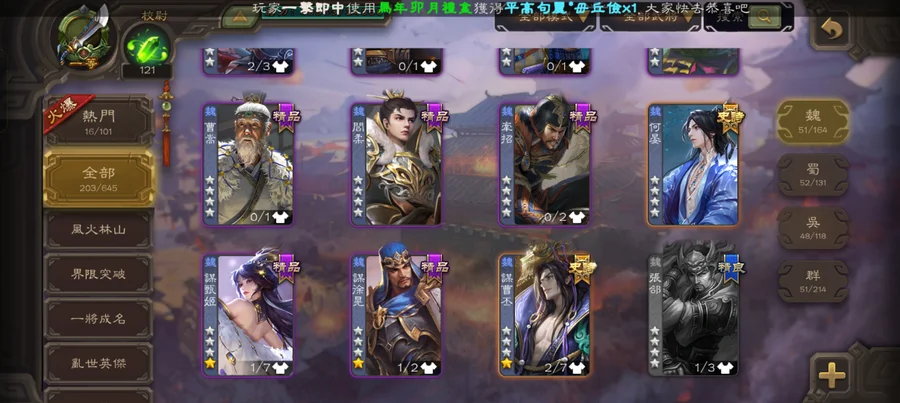The width and height of the screenshot is (900, 403).
Task: Switch to the 熱門 category tab
Action: click(98, 122)
